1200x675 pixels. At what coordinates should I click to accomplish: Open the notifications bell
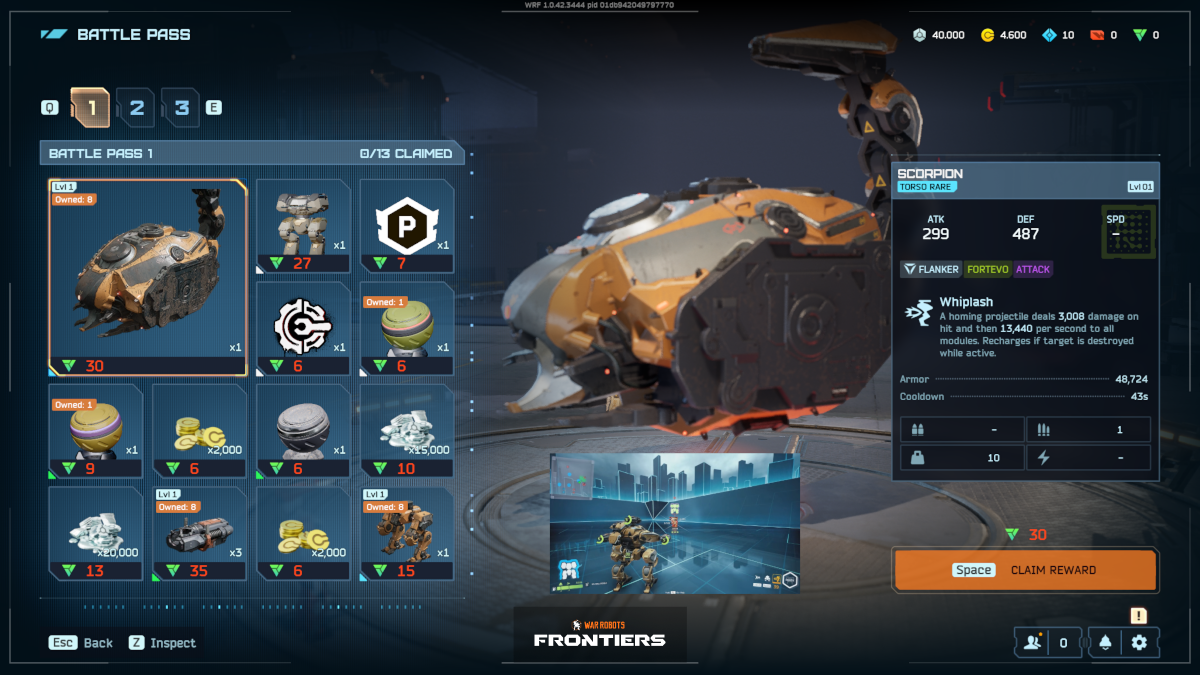(1105, 643)
